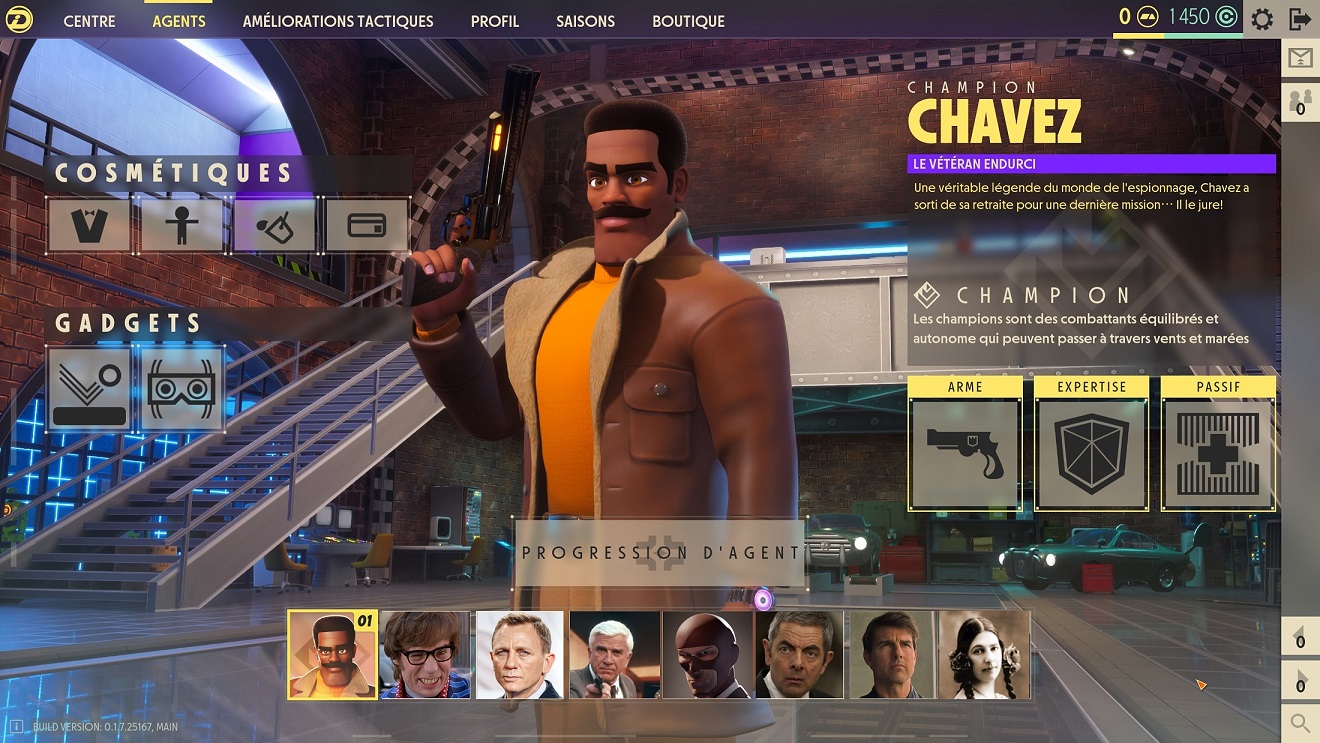This screenshot has height=743, width=1320.
Task: Open the friends list icon
Action: pos(1300,102)
